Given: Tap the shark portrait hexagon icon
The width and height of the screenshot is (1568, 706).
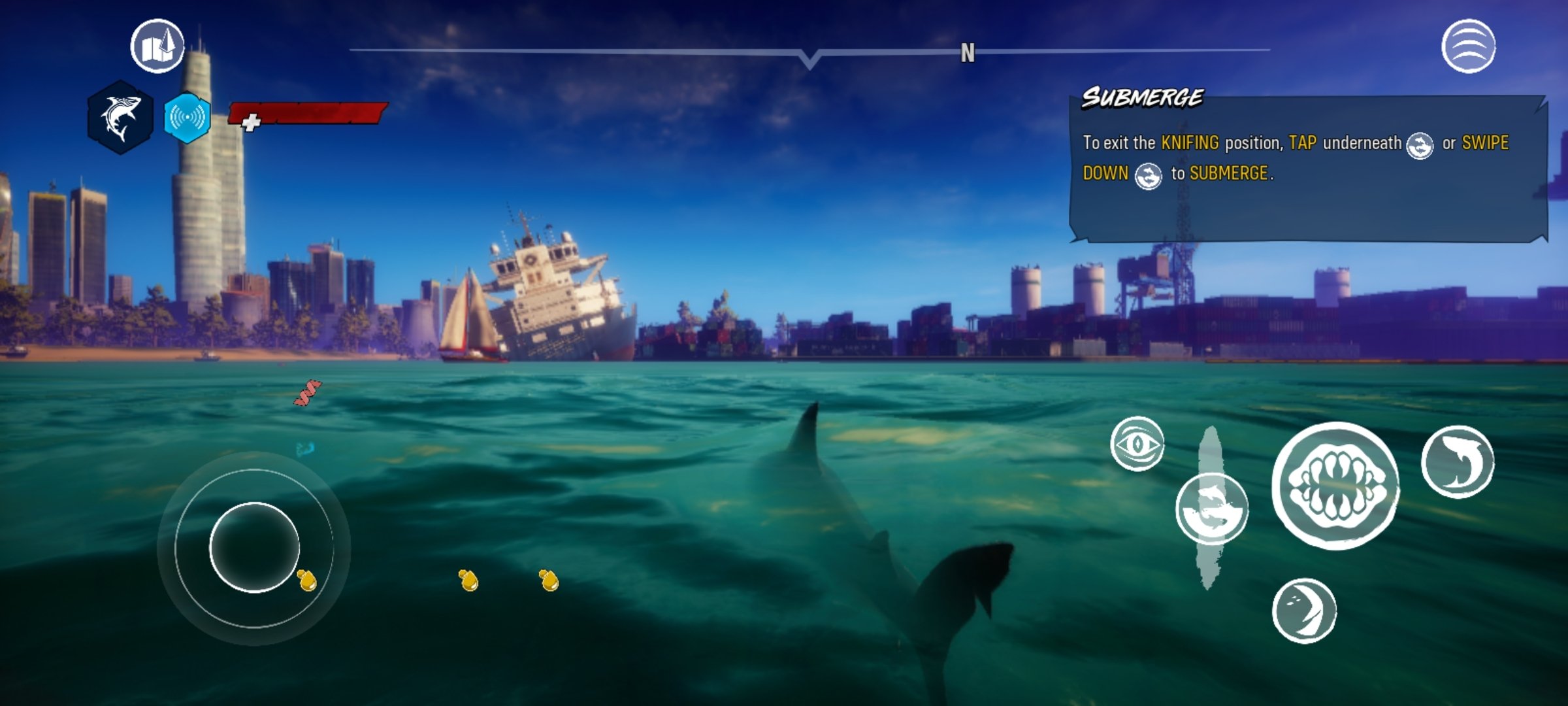Looking at the screenshot, I should click(x=120, y=118).
